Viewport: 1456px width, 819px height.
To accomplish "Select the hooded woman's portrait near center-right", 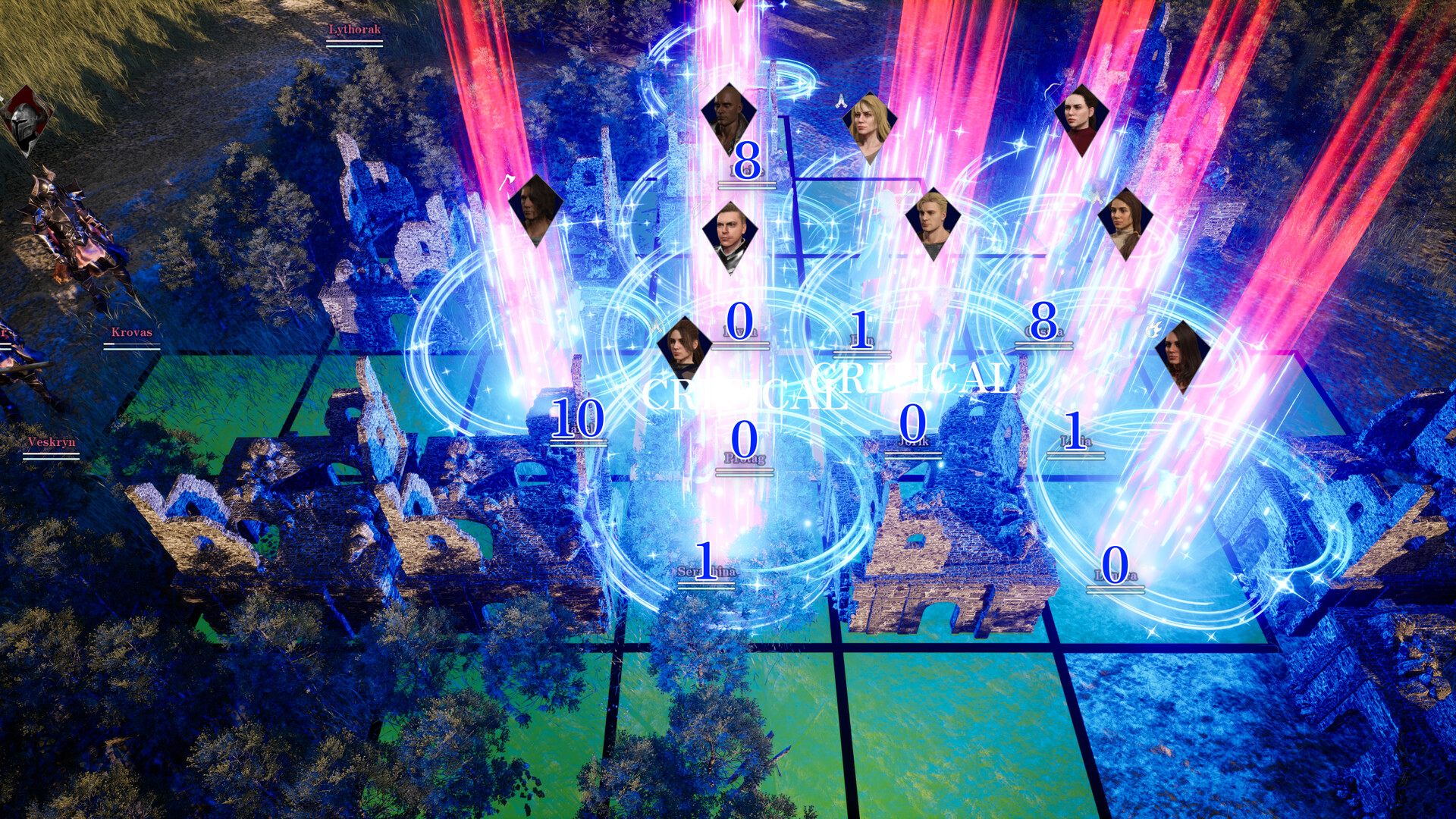I will click(1126, 224).
